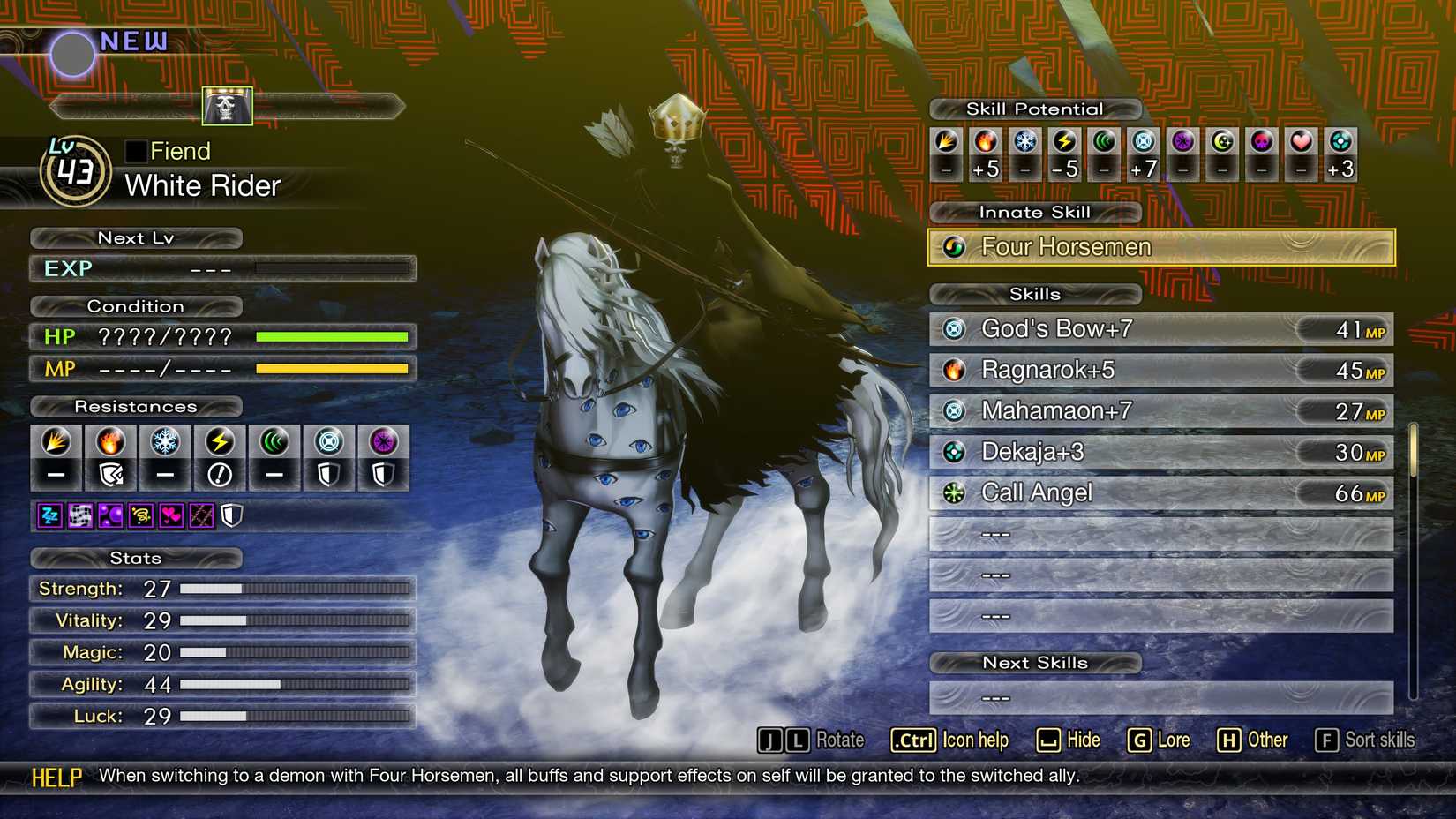Open the Lore entry
Screen dimensions: 1456x819
[1160, 740]
